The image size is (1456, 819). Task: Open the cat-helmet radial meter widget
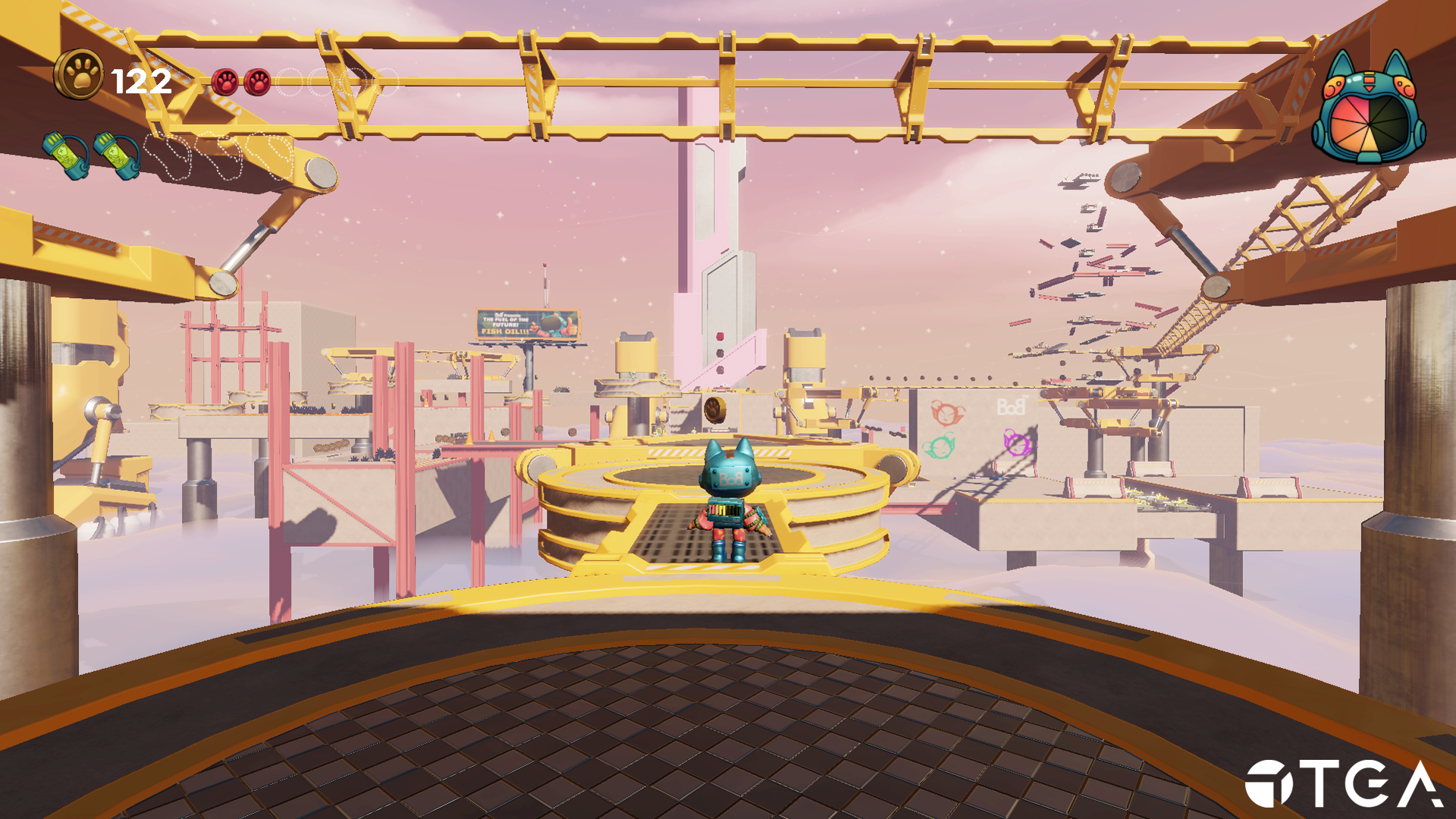click(1370, 114)
